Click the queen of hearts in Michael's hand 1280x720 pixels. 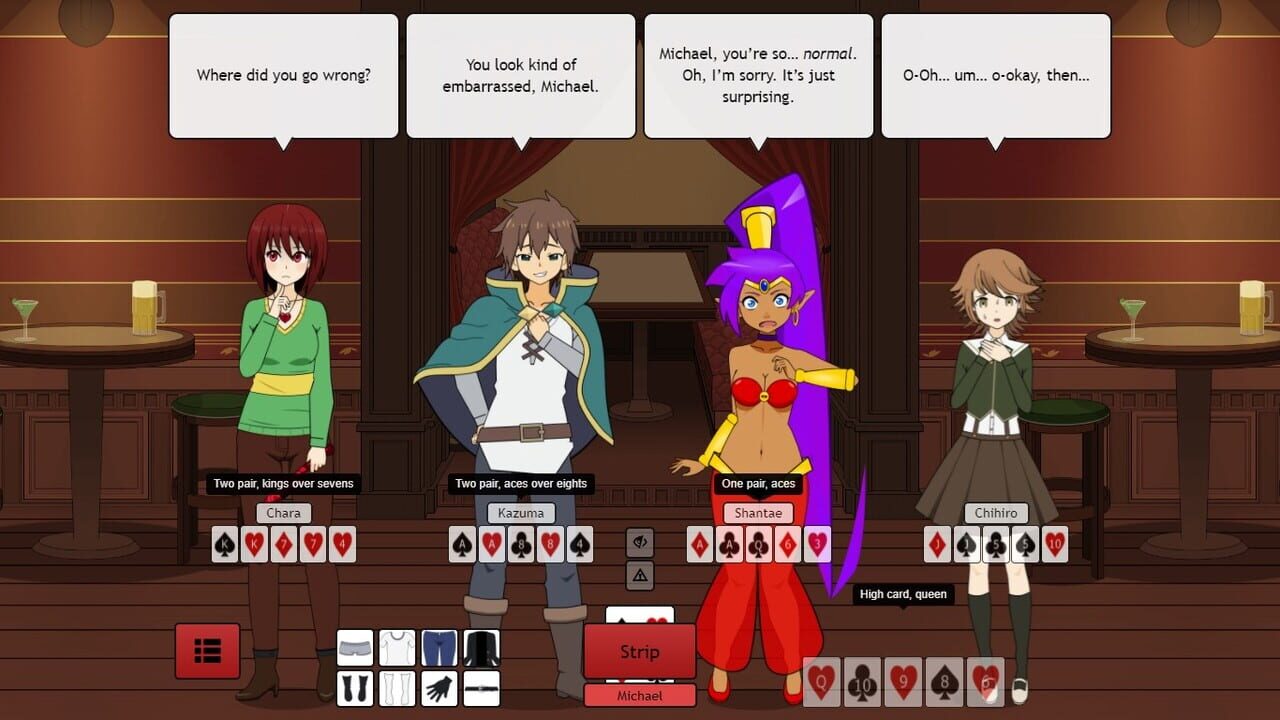tap(822, 683)
